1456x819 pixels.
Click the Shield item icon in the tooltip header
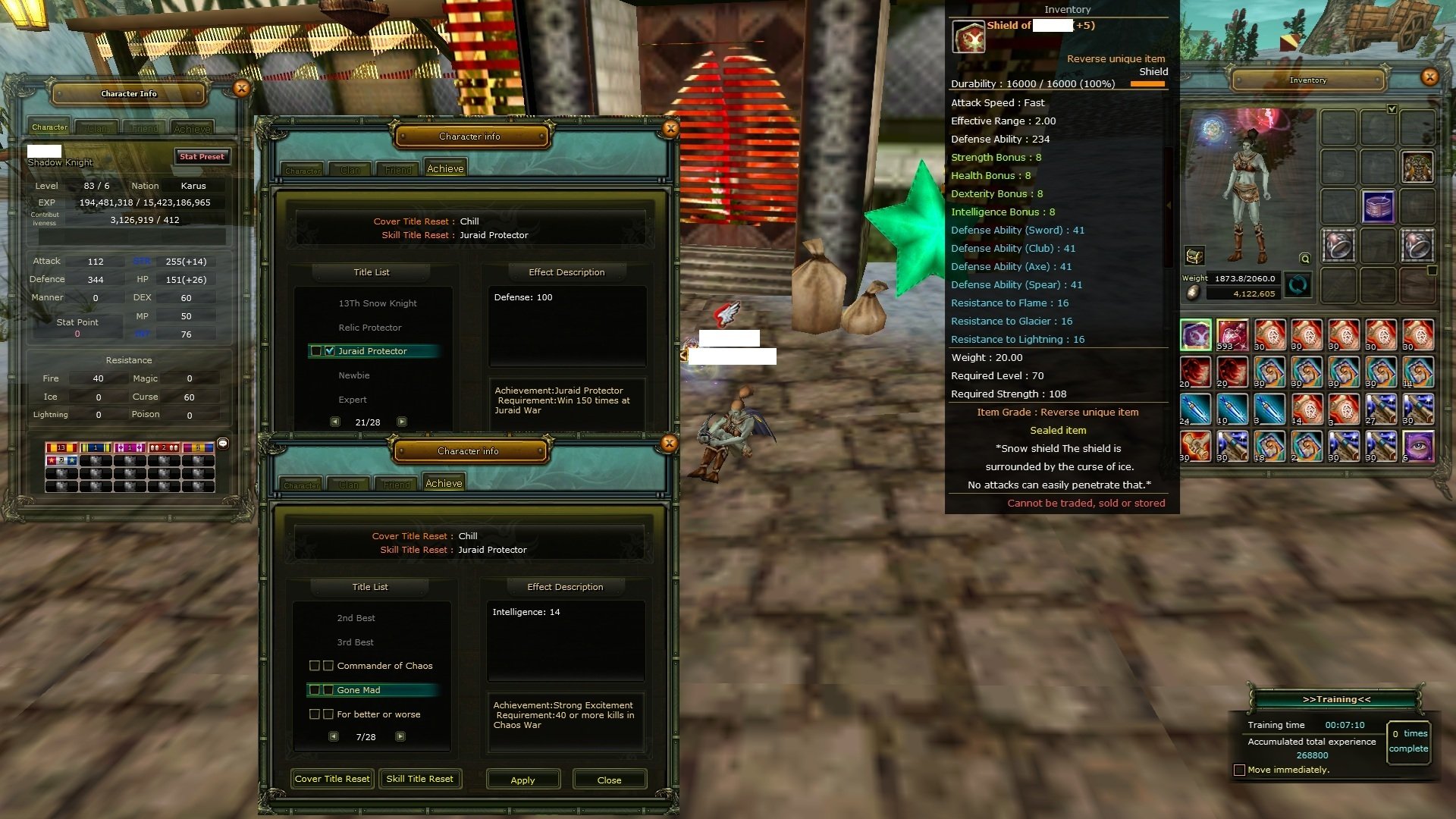[x=968, y=36]
